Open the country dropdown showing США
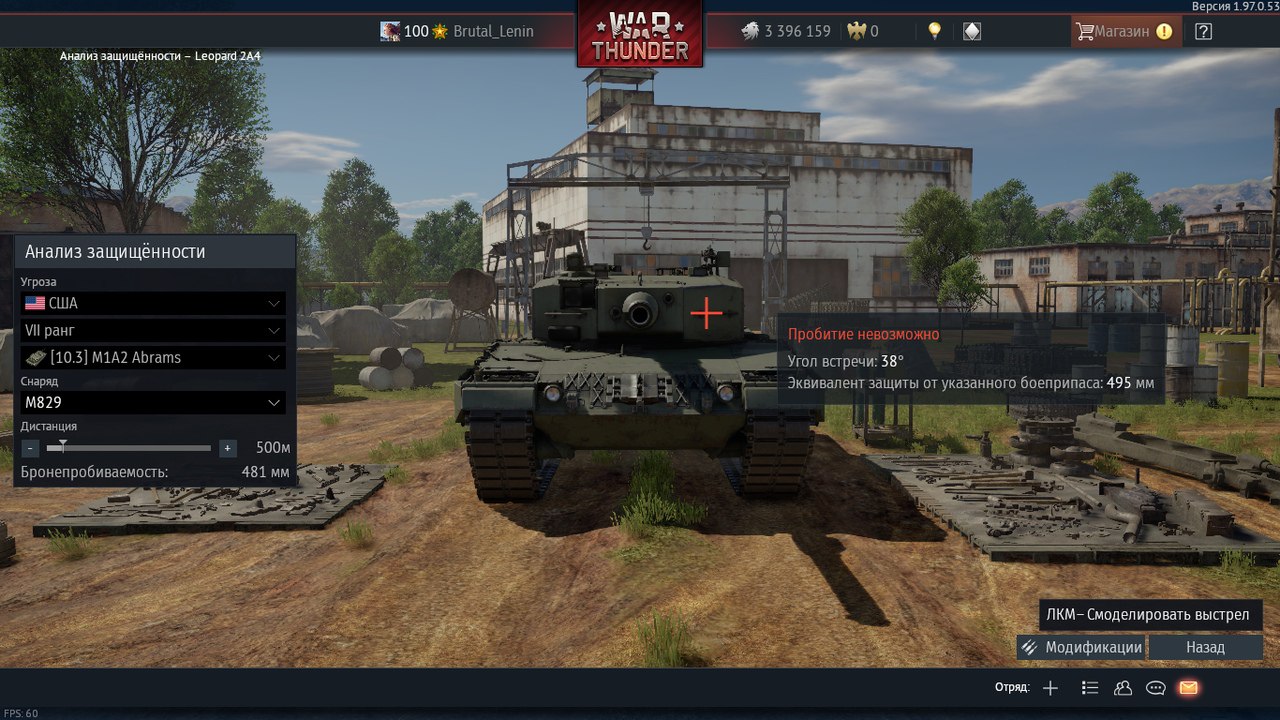1280x720 pixels. click(x=153, y=303)
